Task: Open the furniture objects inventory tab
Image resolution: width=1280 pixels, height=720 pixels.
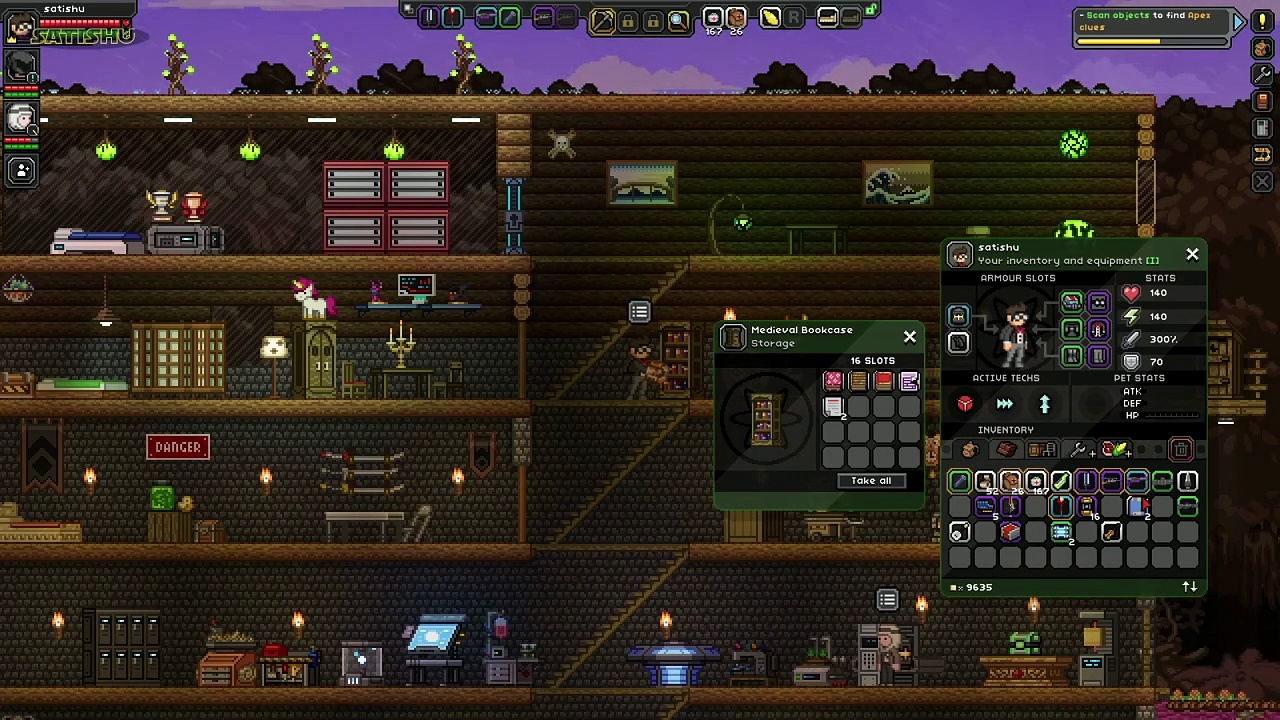Action: pos(1041,450)
